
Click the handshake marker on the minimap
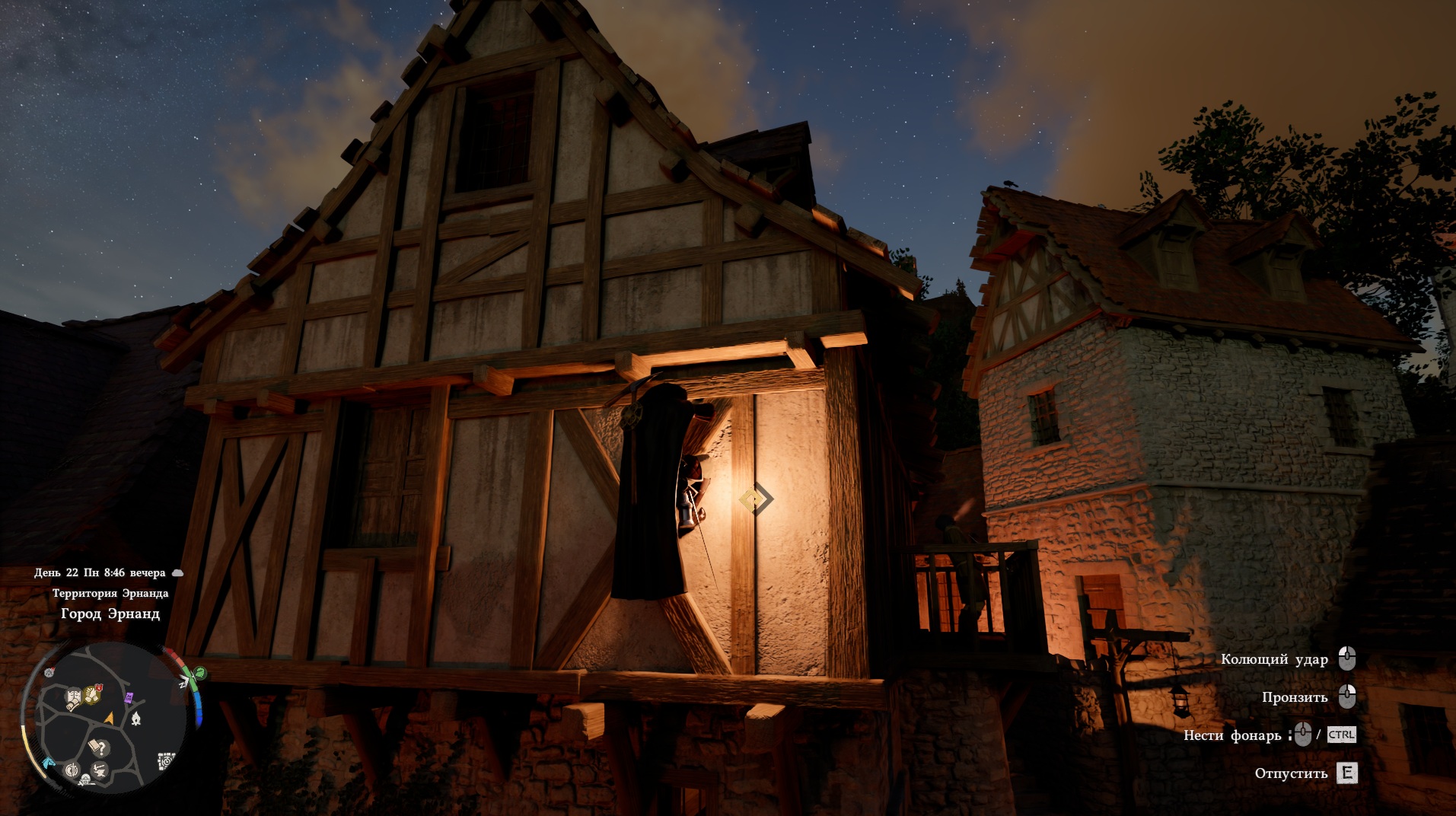(x=91, y=695)
